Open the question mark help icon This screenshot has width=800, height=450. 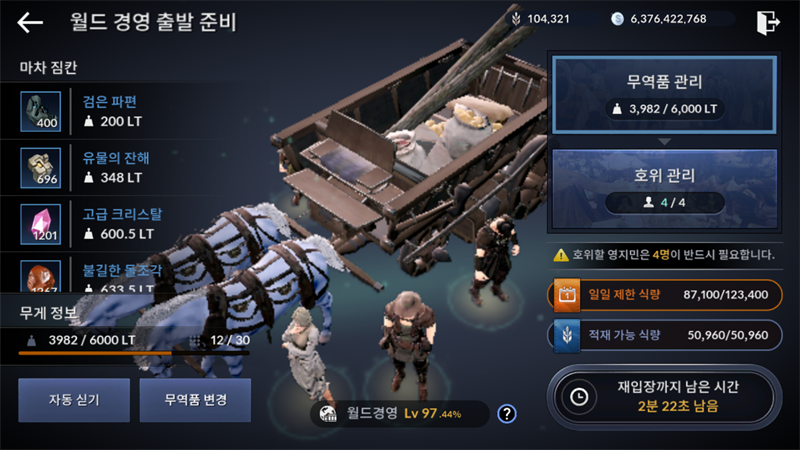pos(507,413)
